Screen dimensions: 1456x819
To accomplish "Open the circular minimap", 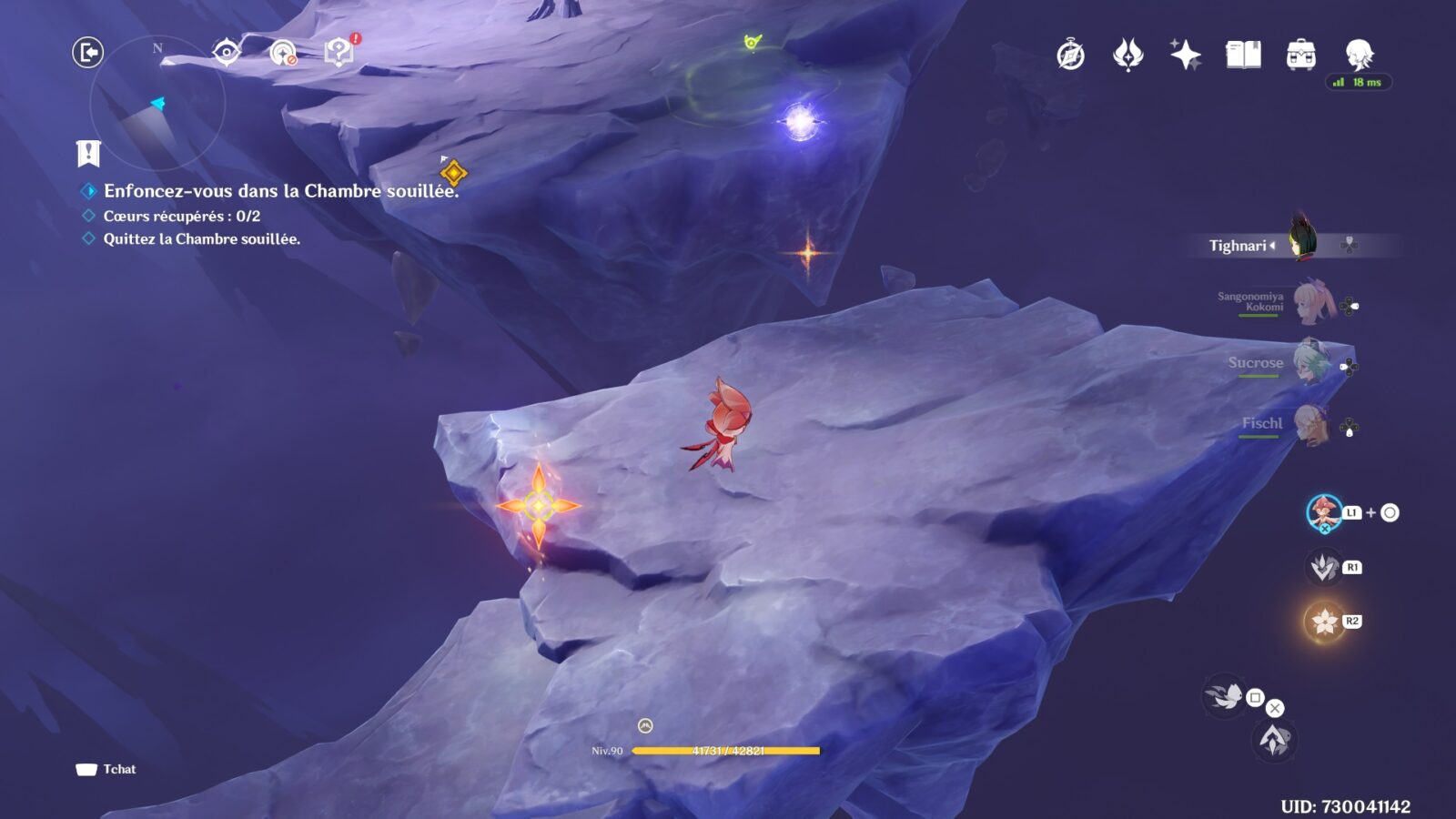I will click(157, 103).
